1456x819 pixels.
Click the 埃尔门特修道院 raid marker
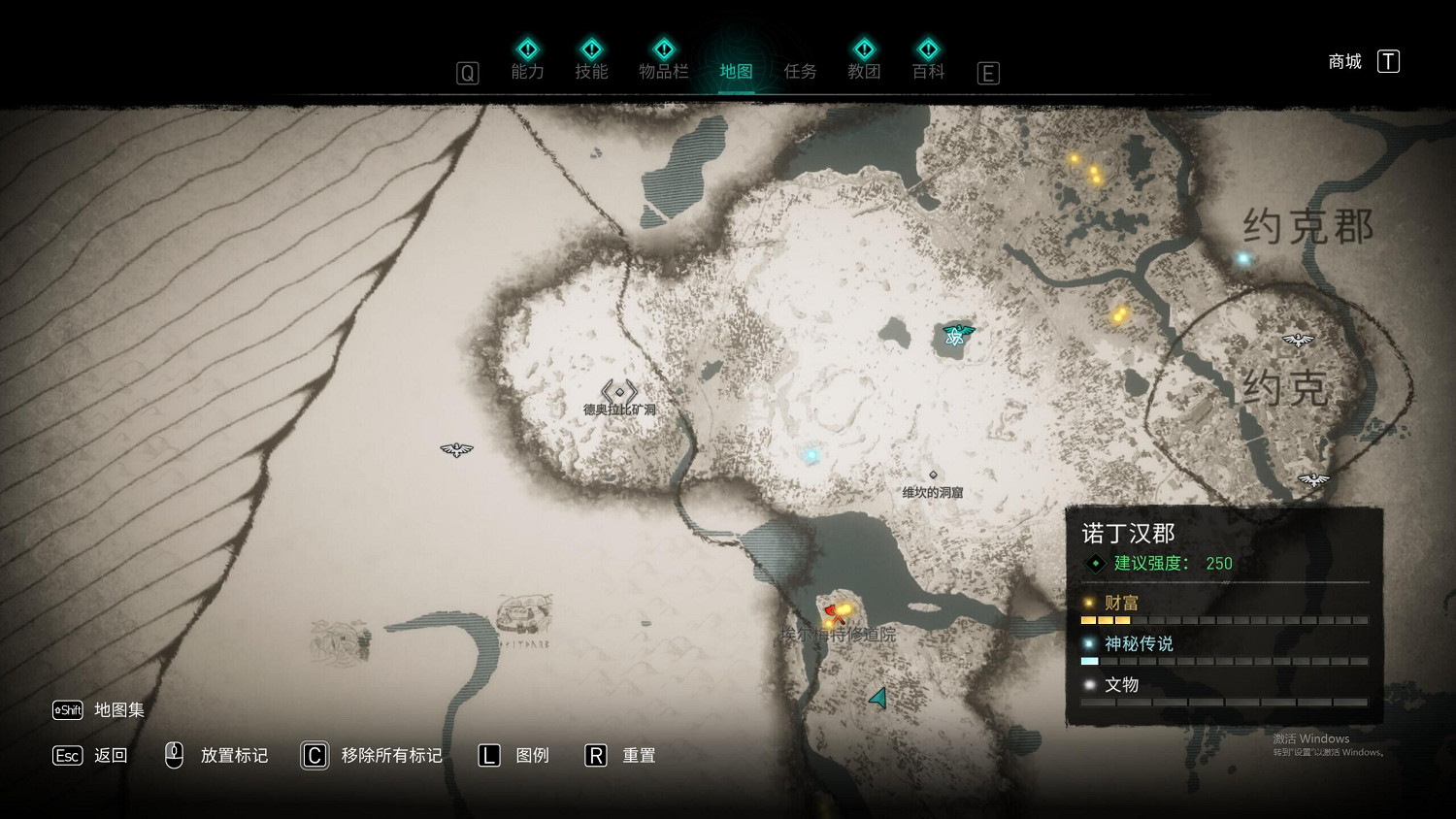pos(836,614)
